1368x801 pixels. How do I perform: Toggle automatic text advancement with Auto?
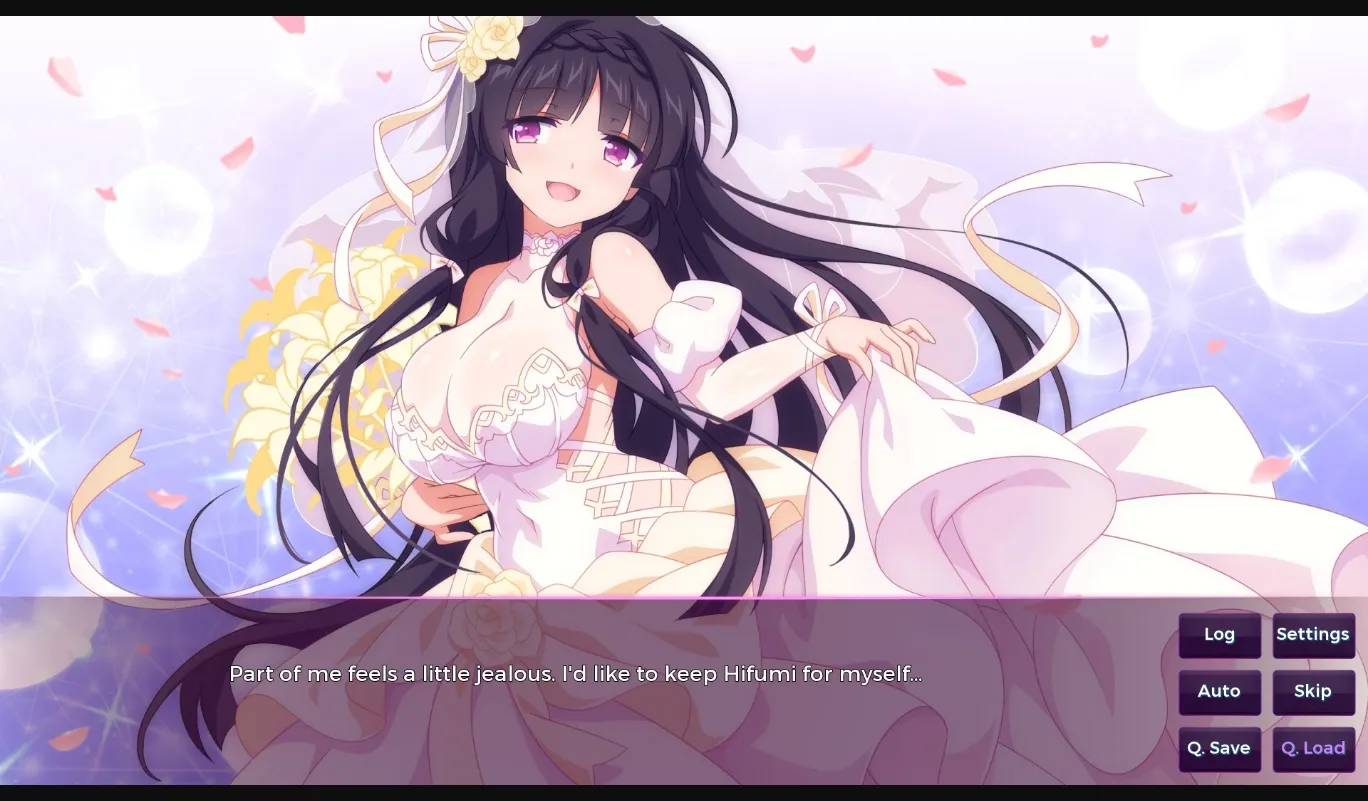tap(1219, 692)
